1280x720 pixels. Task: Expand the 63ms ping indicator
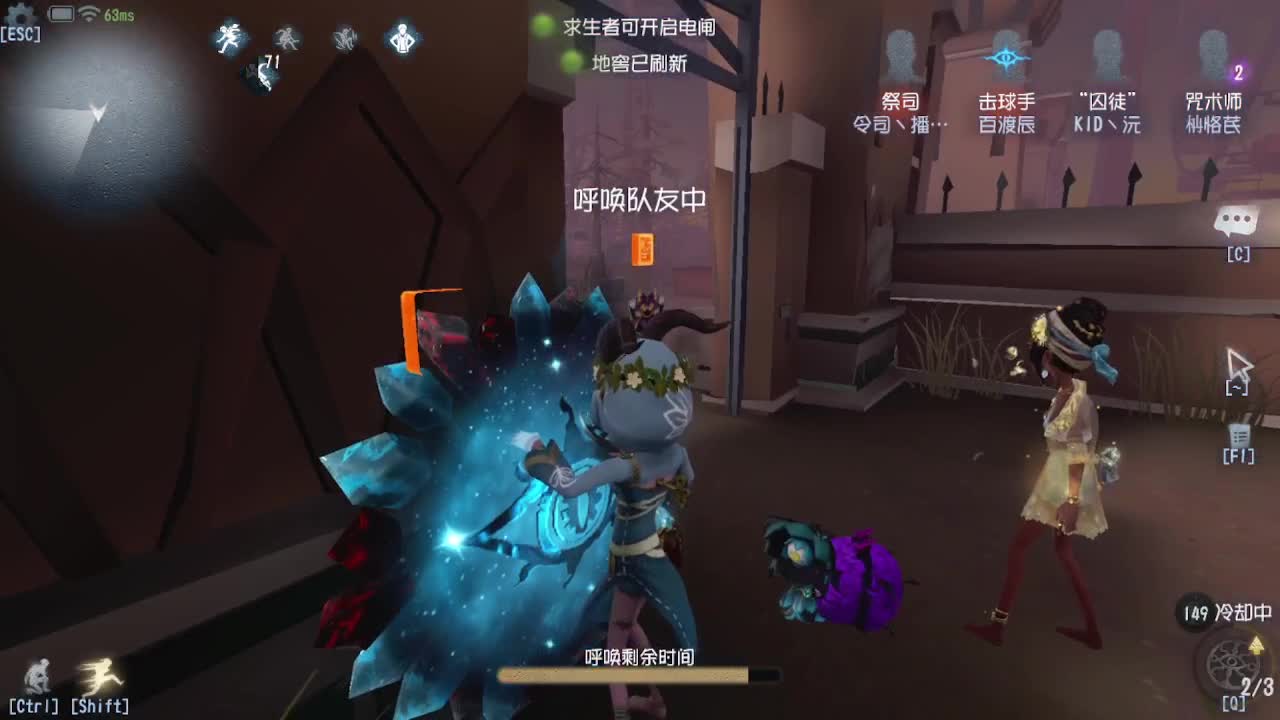coord(117,16)
